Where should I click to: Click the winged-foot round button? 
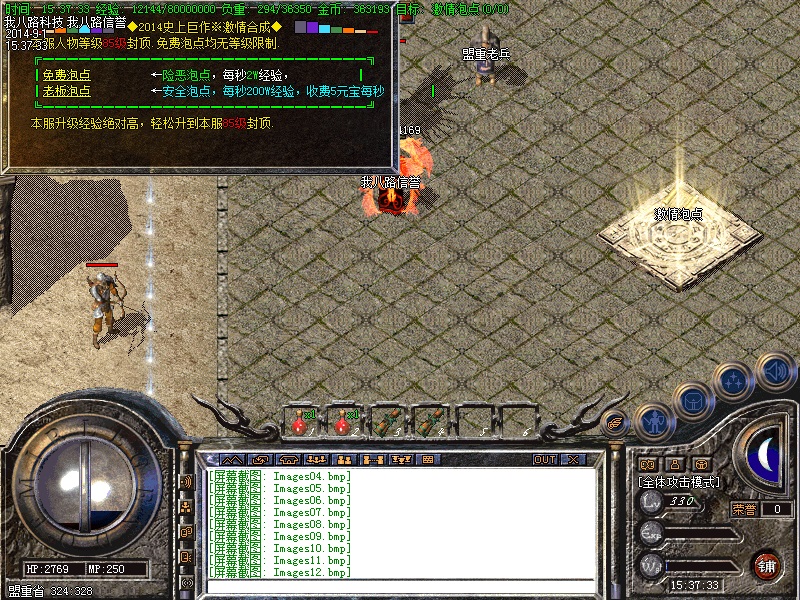[x=616, y=423]
